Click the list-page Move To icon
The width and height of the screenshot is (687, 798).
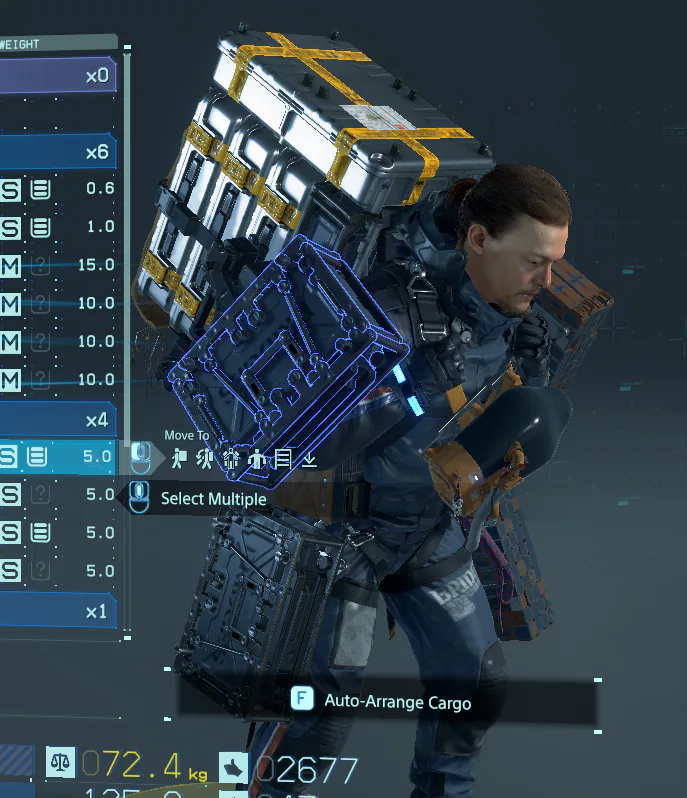pos(283,459)
